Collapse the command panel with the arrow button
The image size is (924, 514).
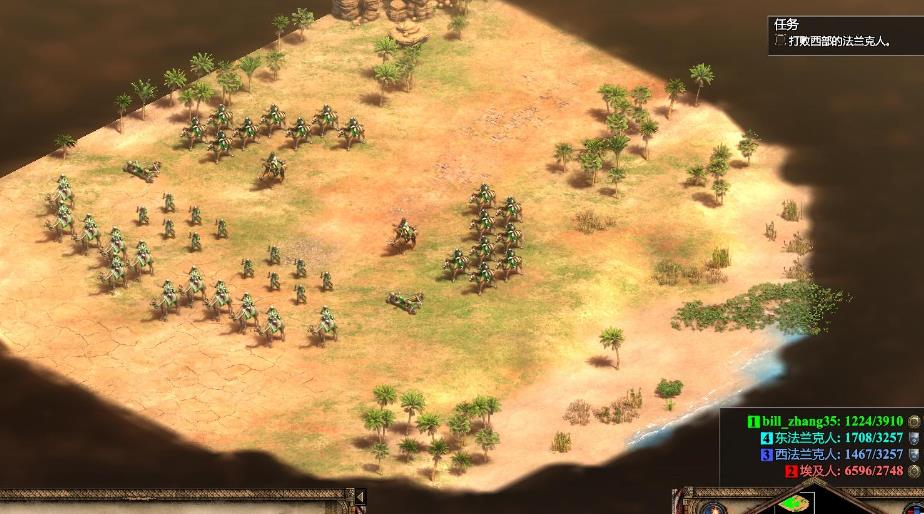tap(361, 497)
